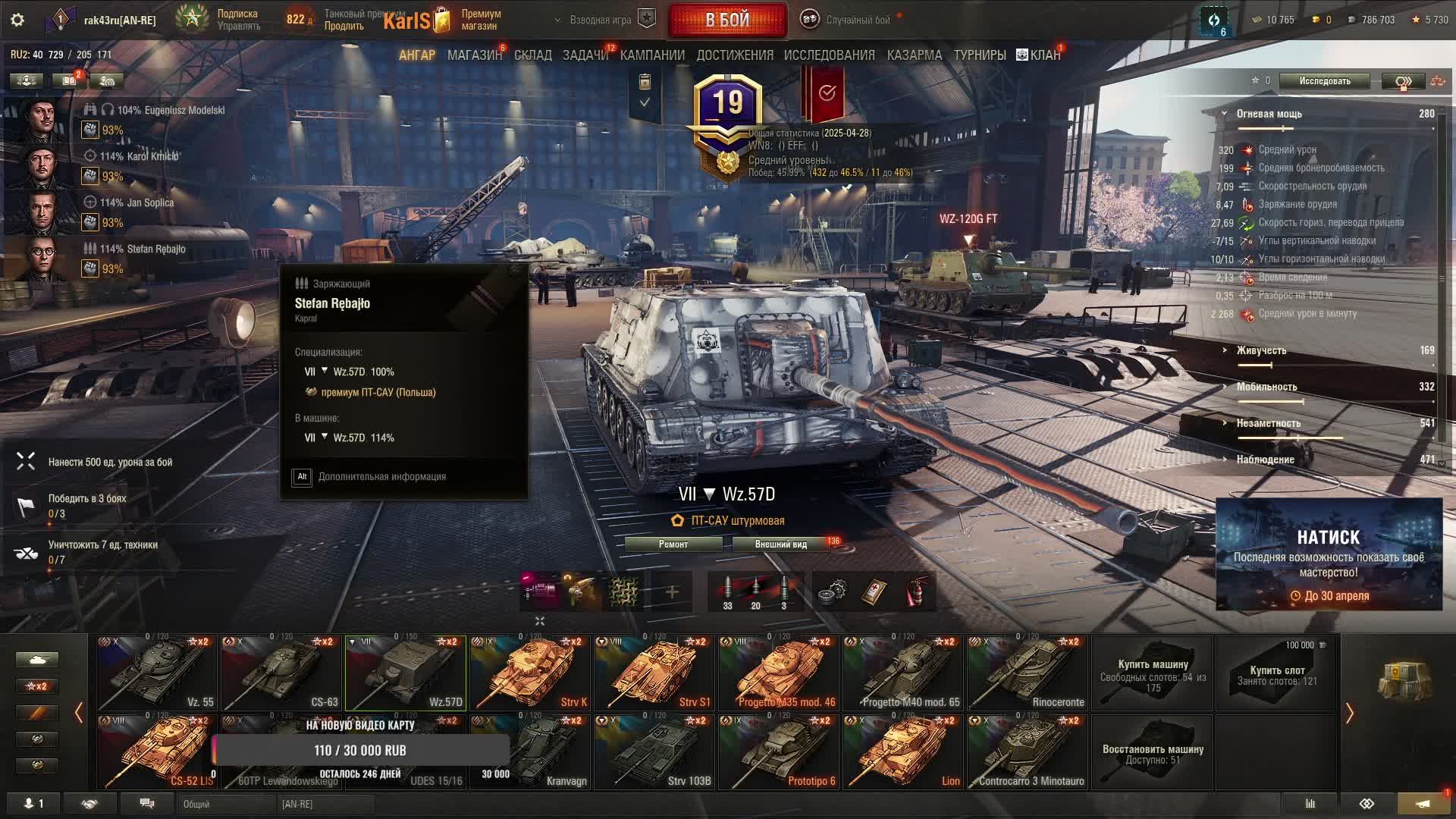Open Внешний вид exterior customization
1456x819 pixels.
click(x=780, y=544)
